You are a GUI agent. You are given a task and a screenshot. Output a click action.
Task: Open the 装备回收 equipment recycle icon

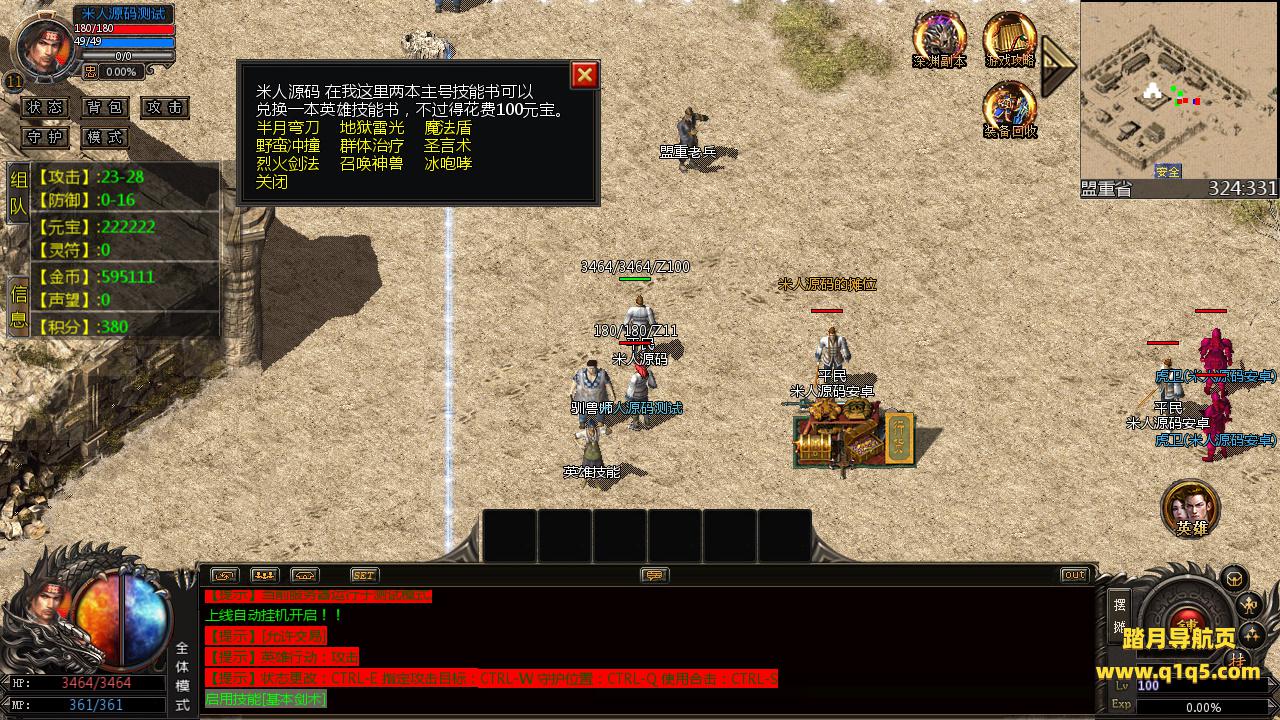pos(1009,109)
